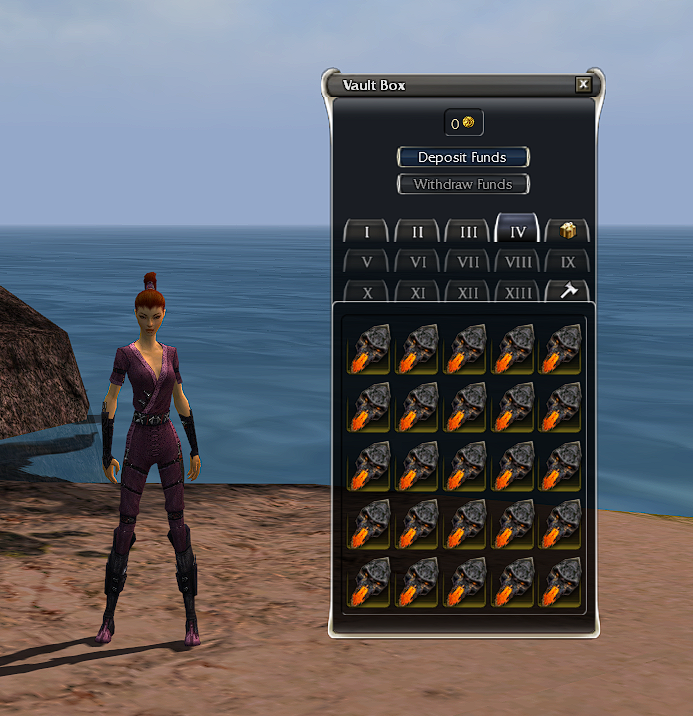Image resolution: width=693 pixels, height=716 pixels.
Task: Select storage tab XI
Action: coord(418,293)
